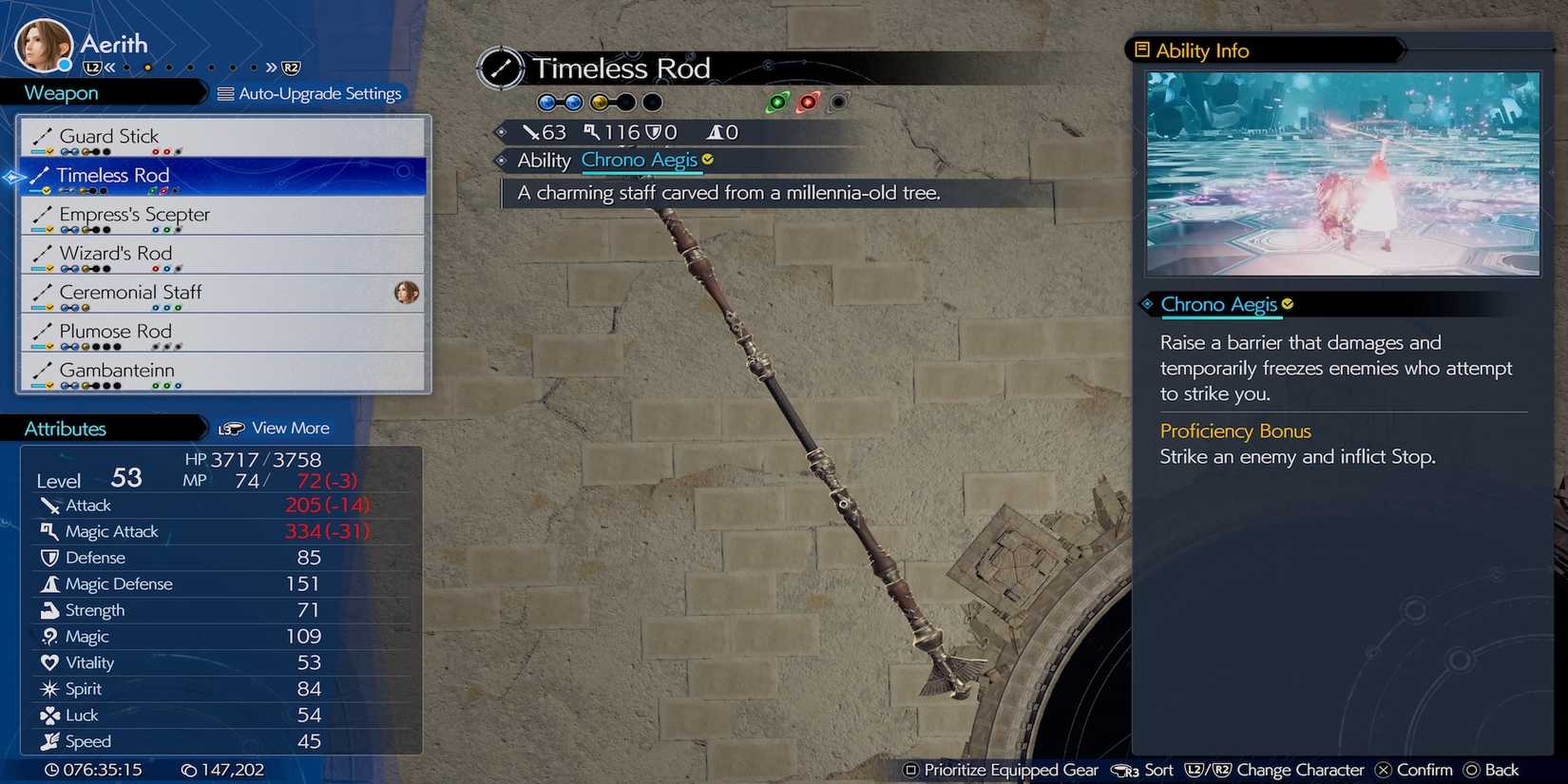The height and width of the screenshot is (784, 1568).
Task: Click the Magic Defense shield icon
Action: pos(50,583)
